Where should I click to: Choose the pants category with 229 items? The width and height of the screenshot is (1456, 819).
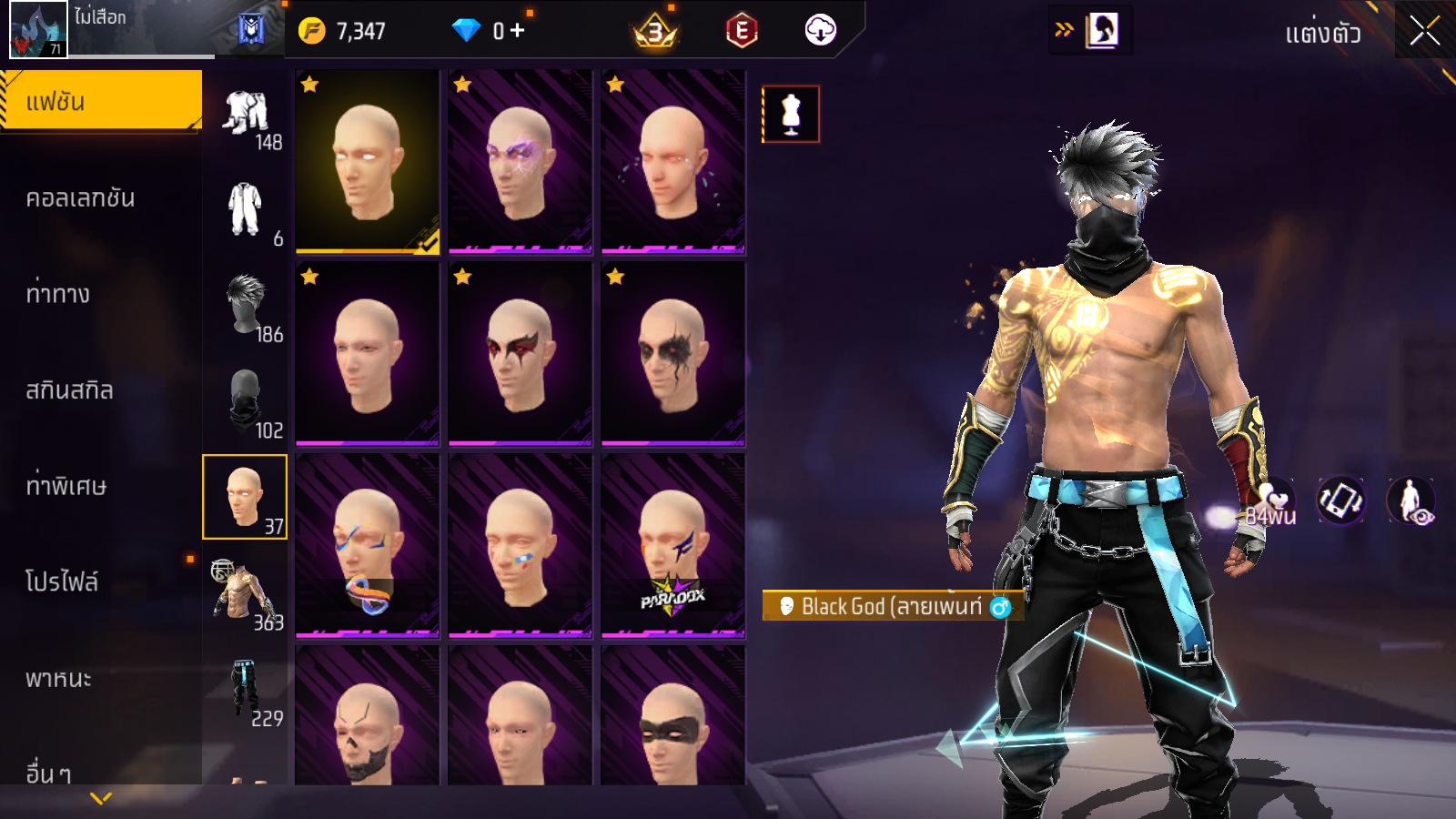(246, 690)
